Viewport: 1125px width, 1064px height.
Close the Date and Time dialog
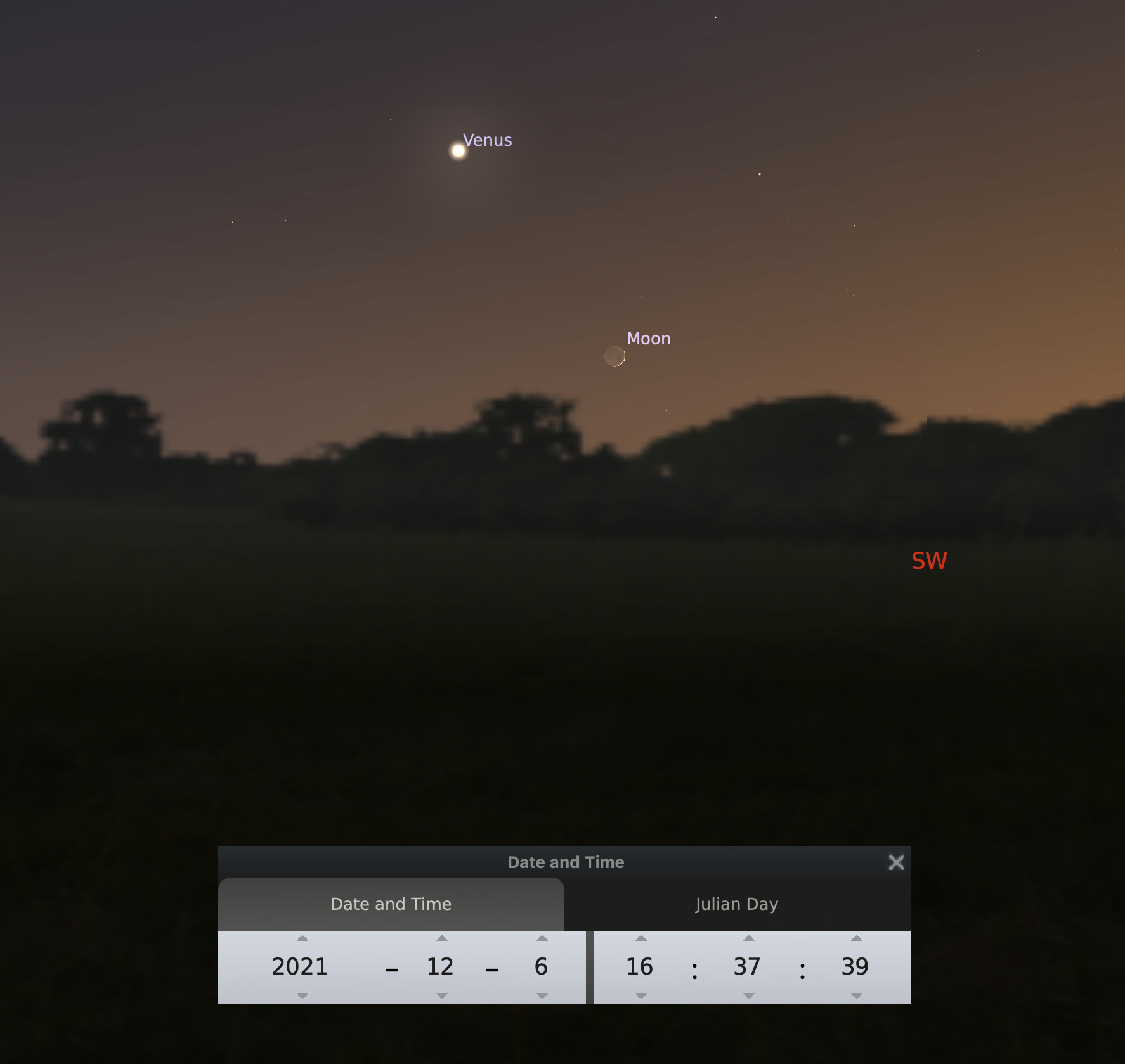[x=896, y=862]
